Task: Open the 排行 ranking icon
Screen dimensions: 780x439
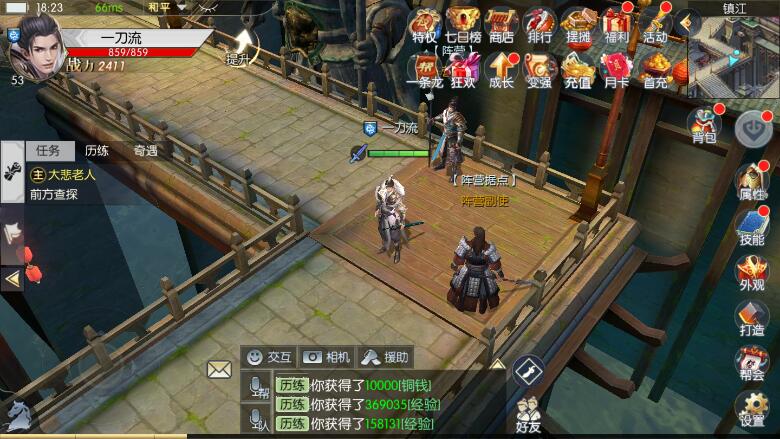Action: click(539, 25)
